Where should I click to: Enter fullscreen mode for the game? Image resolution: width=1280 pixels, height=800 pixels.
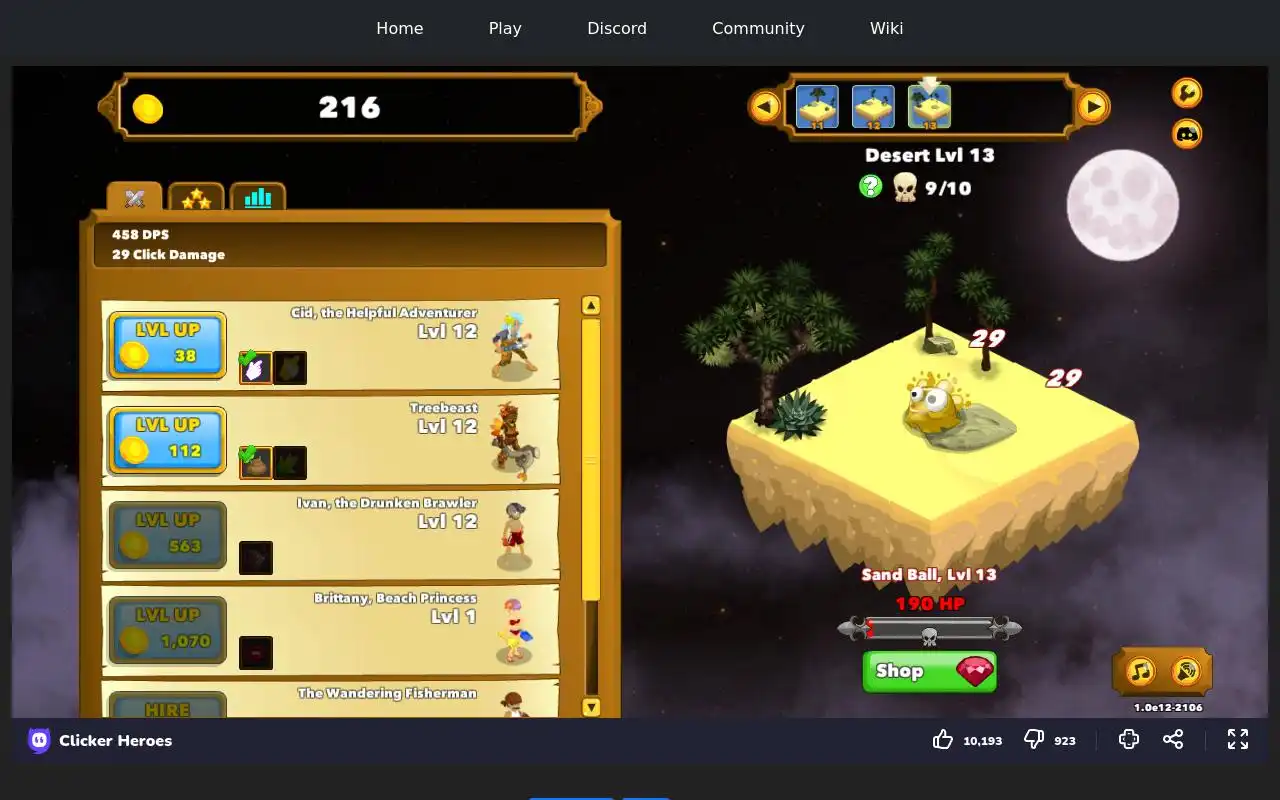click(x=1238, y=739)
